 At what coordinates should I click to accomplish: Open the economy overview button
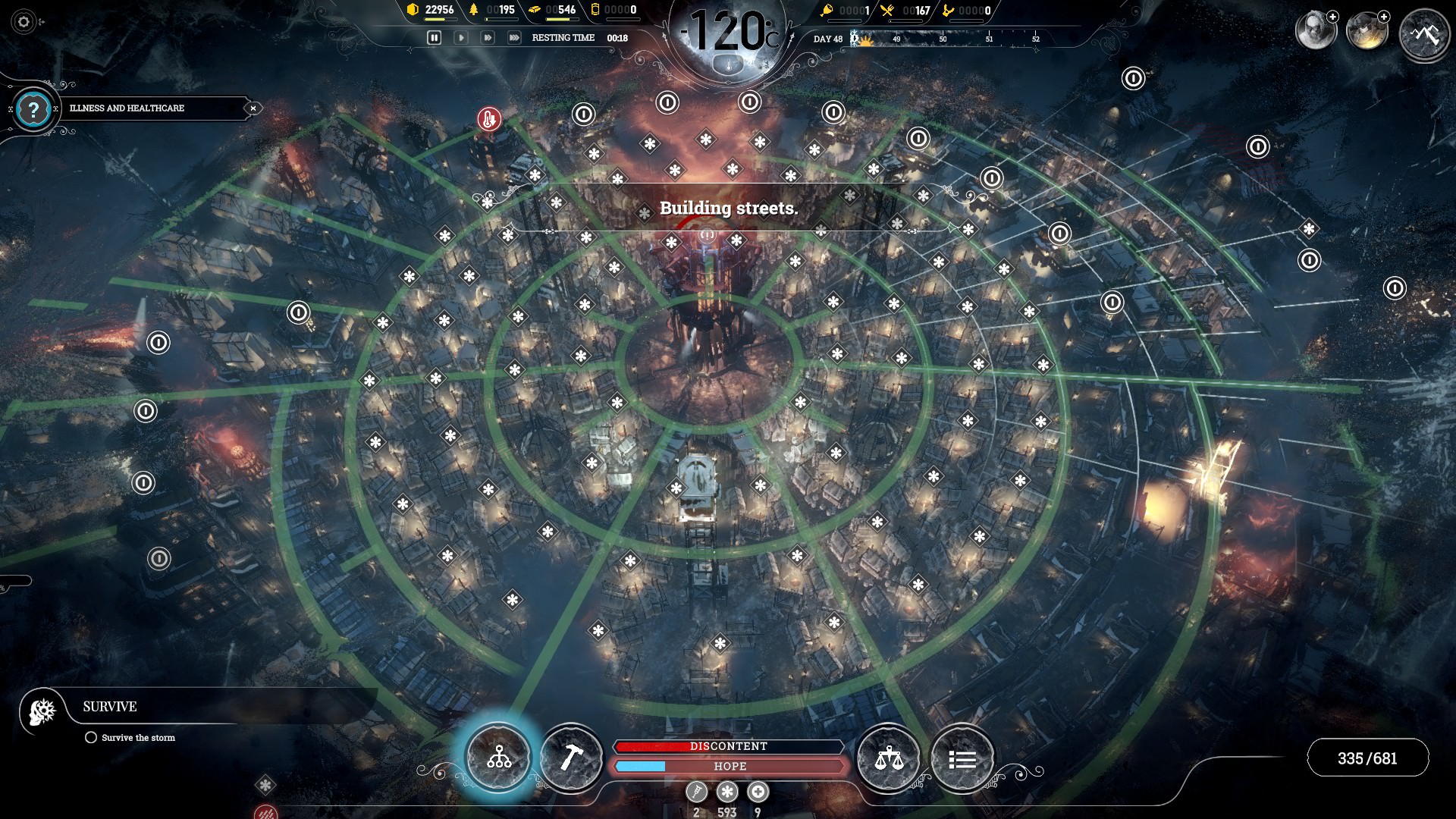click(498, 757)
